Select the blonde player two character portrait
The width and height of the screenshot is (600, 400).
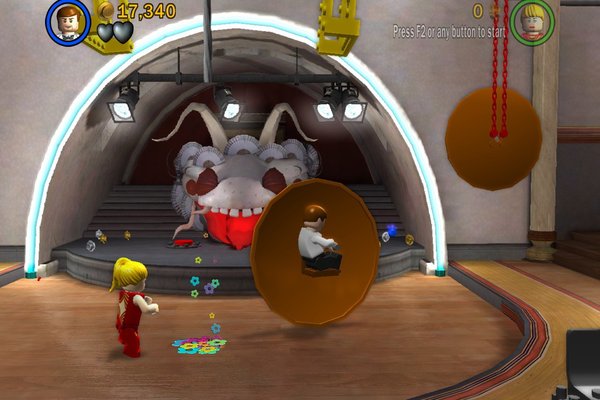pos(532,20)
